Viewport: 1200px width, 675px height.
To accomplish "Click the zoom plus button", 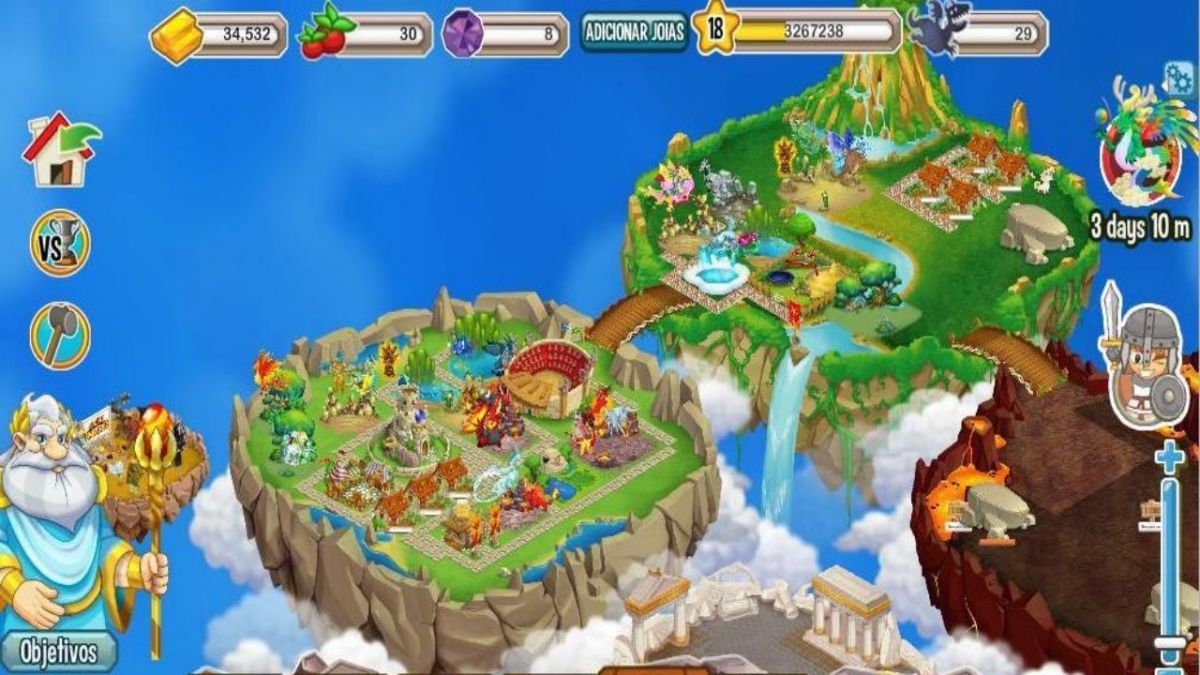I will pos(1168,459).
